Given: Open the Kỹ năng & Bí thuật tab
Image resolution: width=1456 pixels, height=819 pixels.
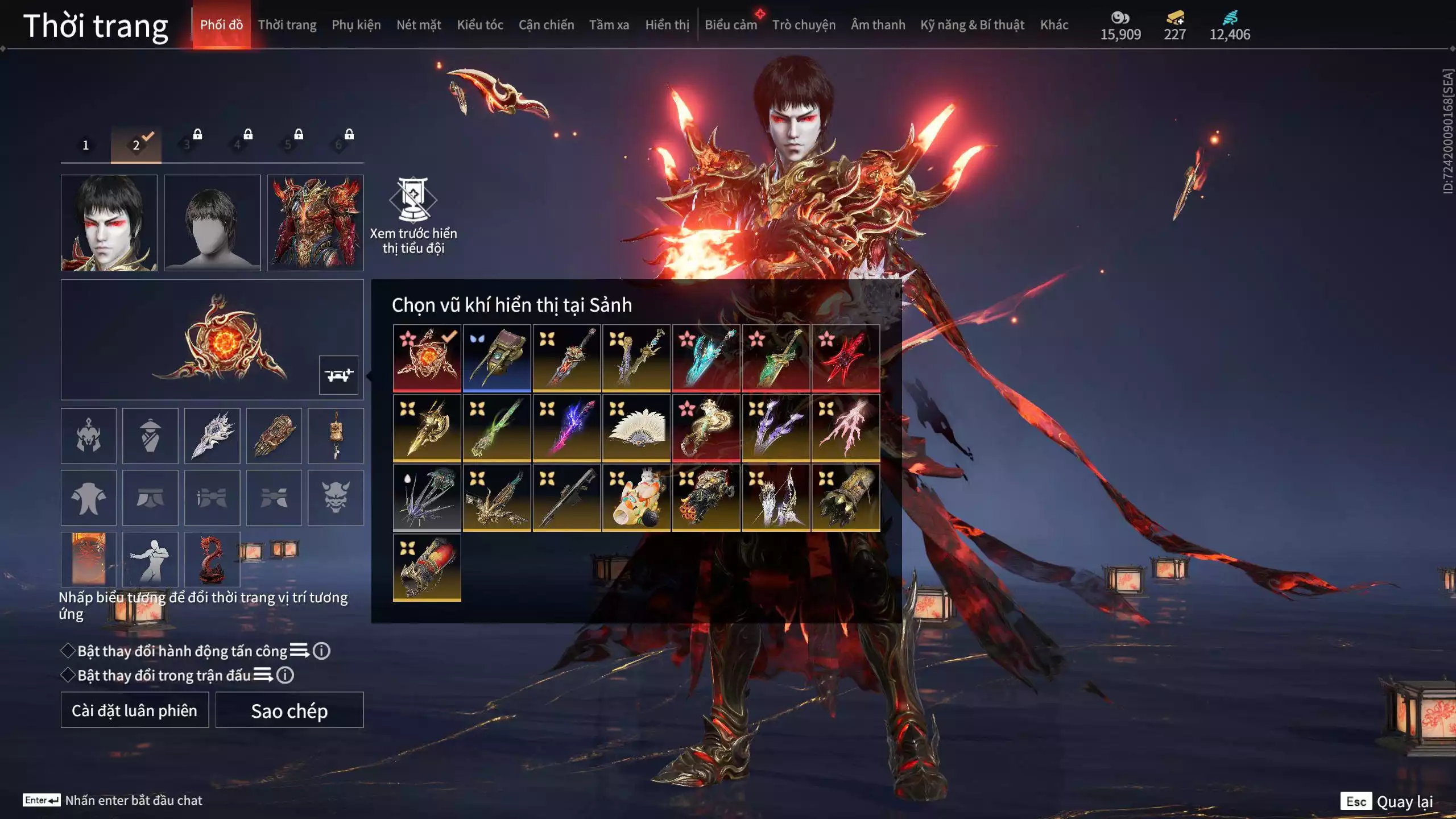Looking at the screenshot, I should [x=972, y=25].
